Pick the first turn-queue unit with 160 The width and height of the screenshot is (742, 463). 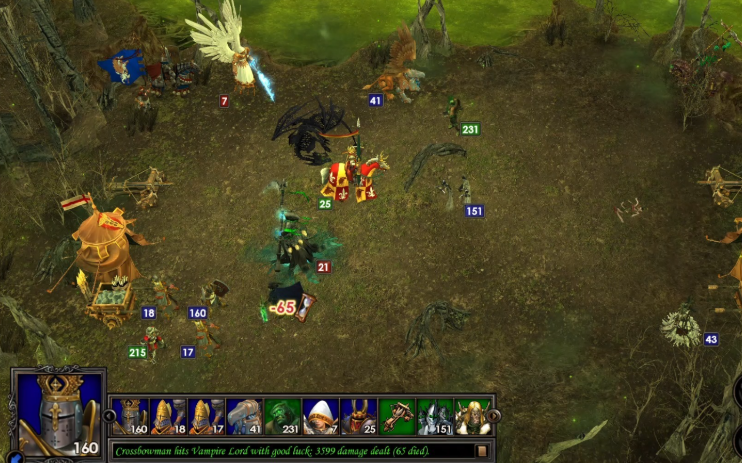pyautogui.click(x=130, y=416)
